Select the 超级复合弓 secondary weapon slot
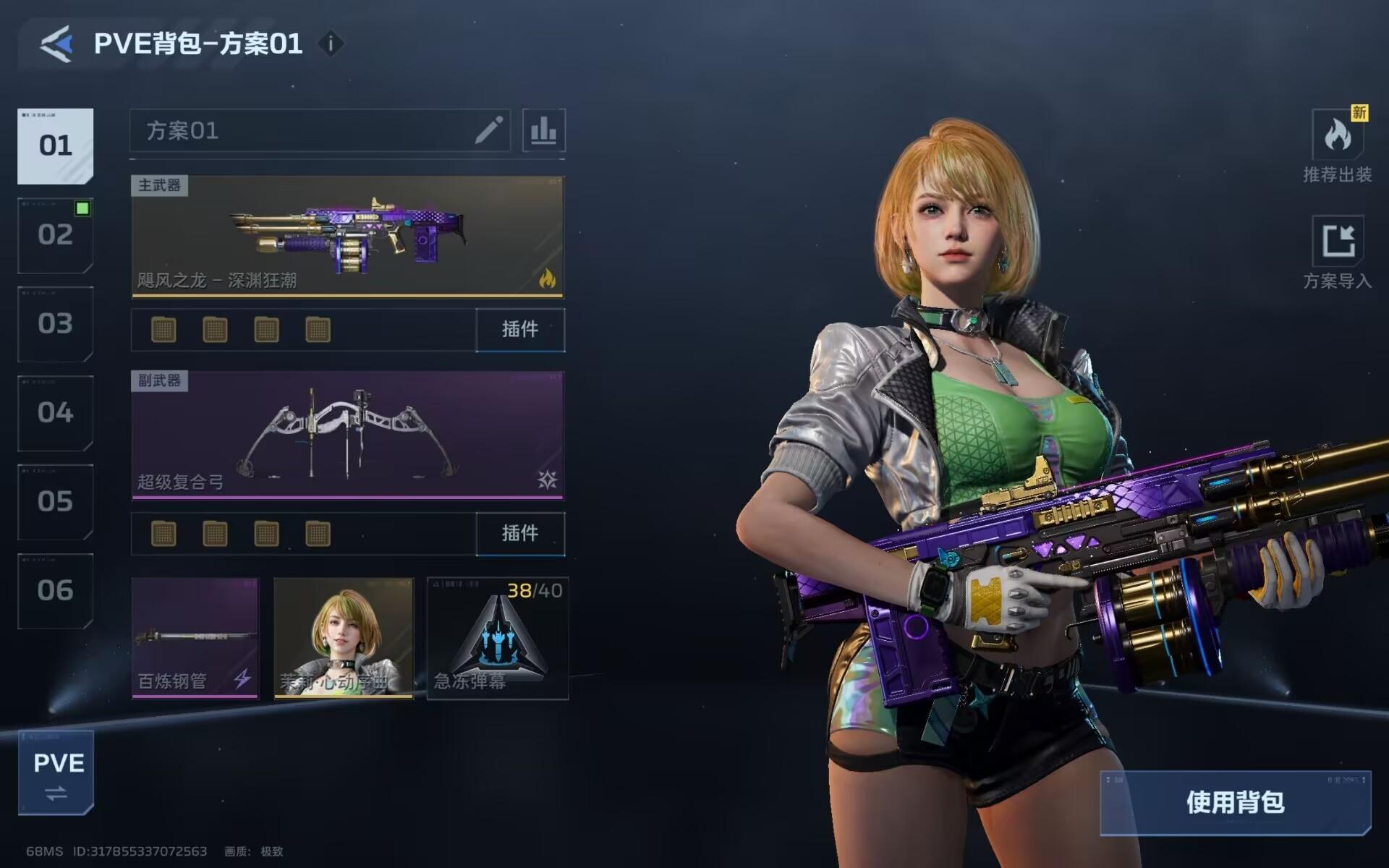1389x868 pixels. [x=347, y=435]
